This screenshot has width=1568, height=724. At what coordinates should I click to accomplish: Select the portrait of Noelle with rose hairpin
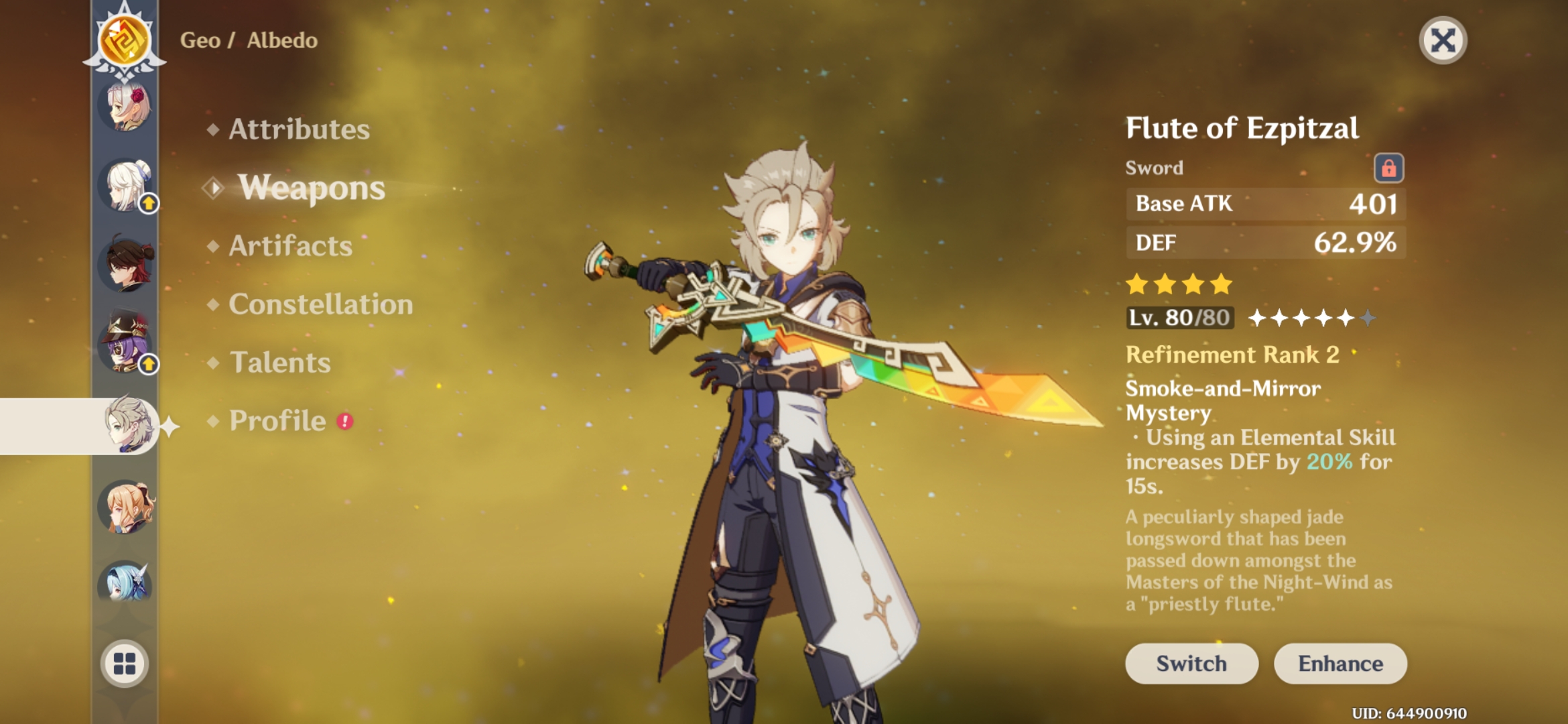123,107
